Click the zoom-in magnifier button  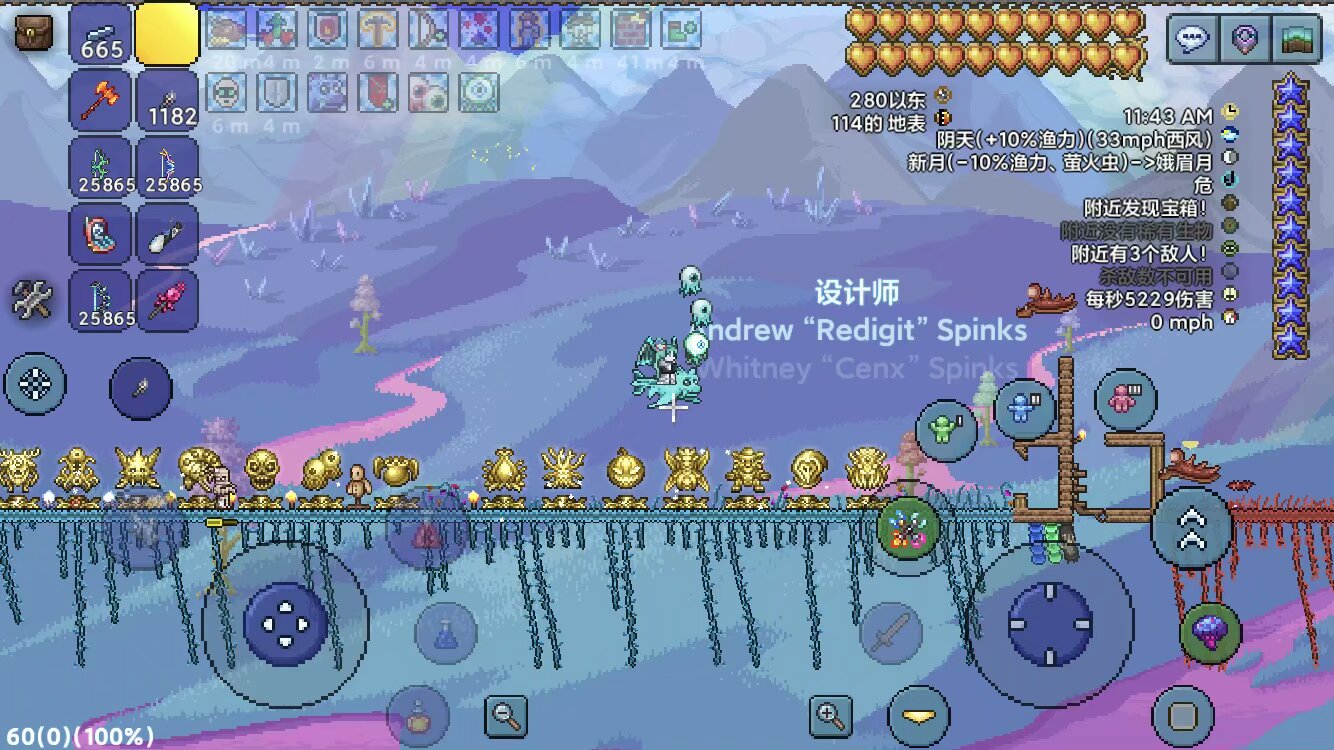[831, 715]
